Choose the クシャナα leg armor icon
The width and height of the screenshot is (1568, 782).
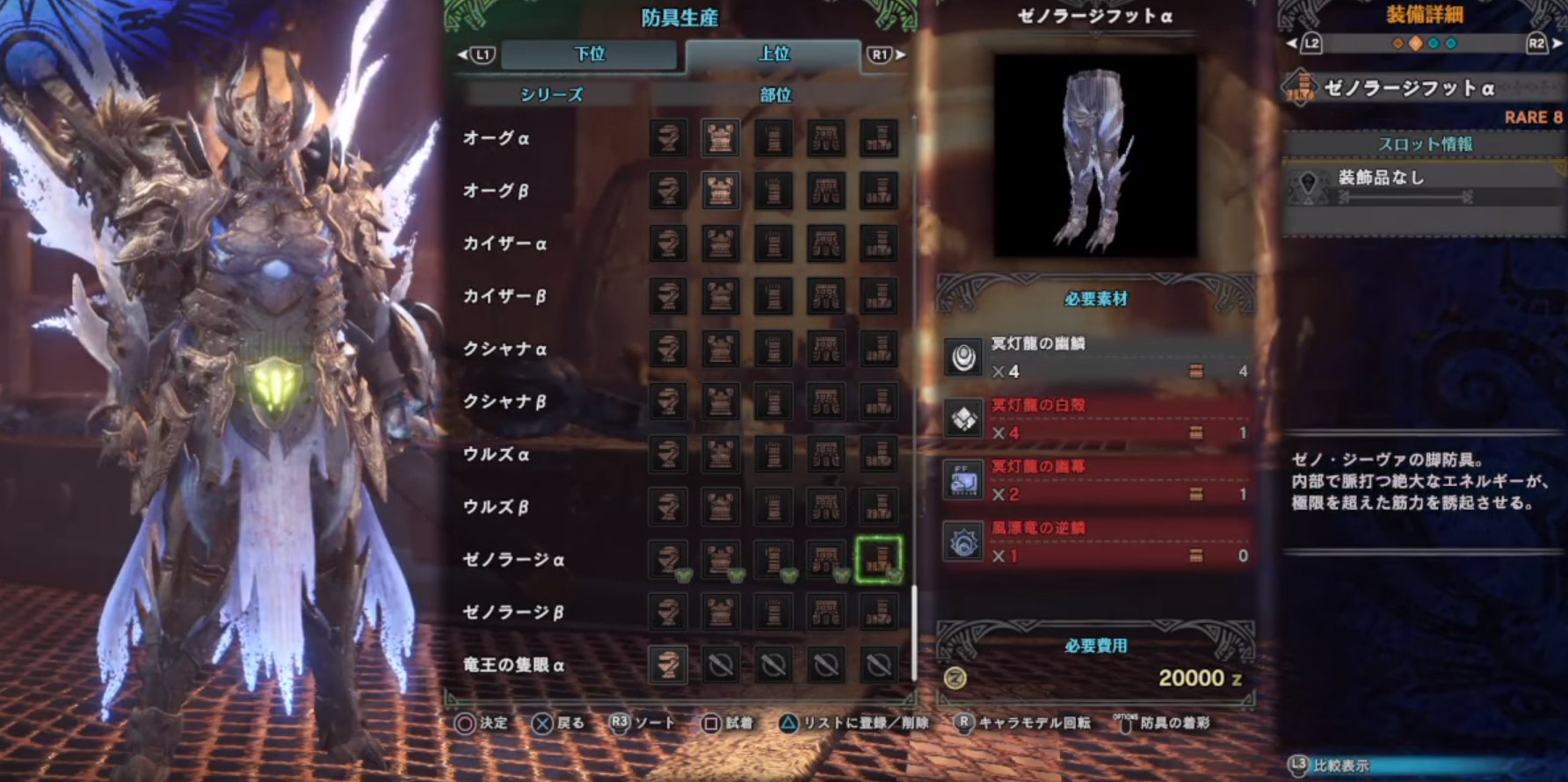coord(879,349)
